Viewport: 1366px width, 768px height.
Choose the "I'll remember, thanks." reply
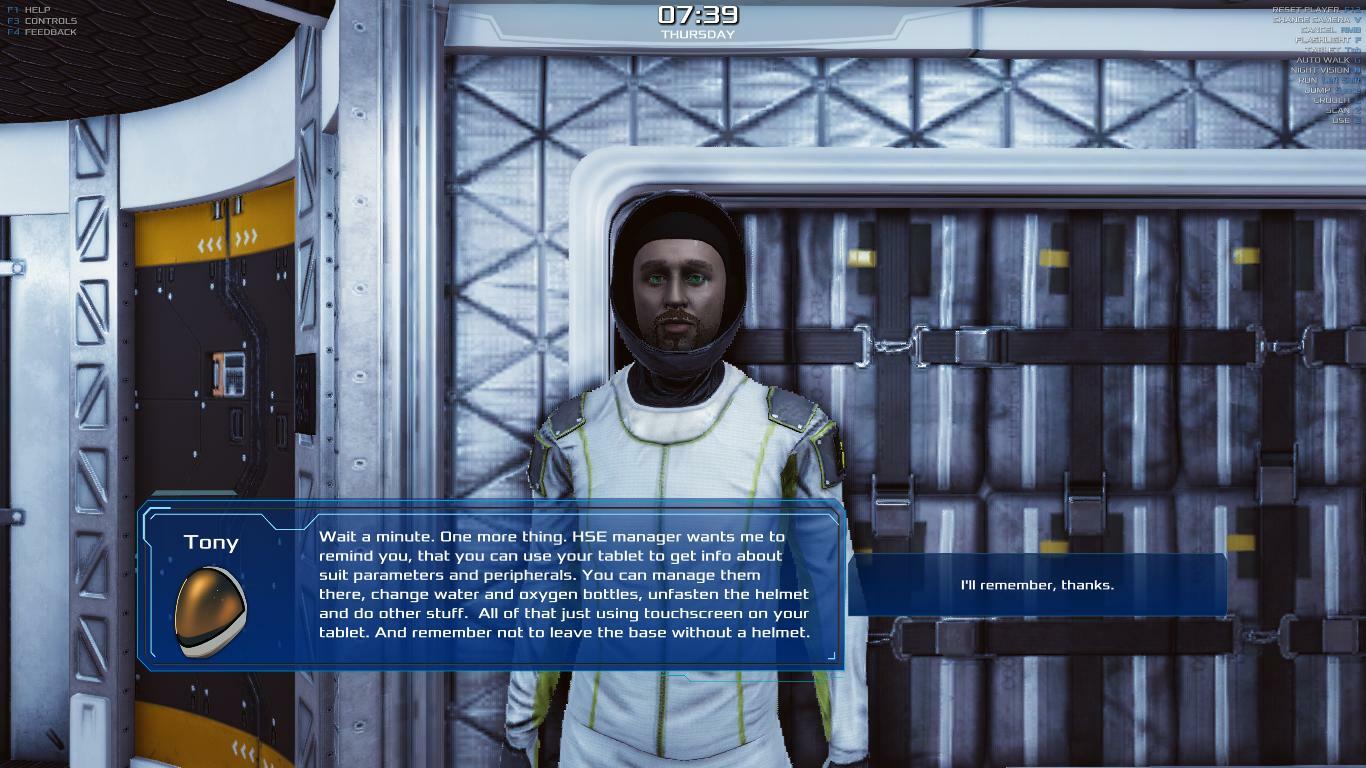tap(1036, 585)
